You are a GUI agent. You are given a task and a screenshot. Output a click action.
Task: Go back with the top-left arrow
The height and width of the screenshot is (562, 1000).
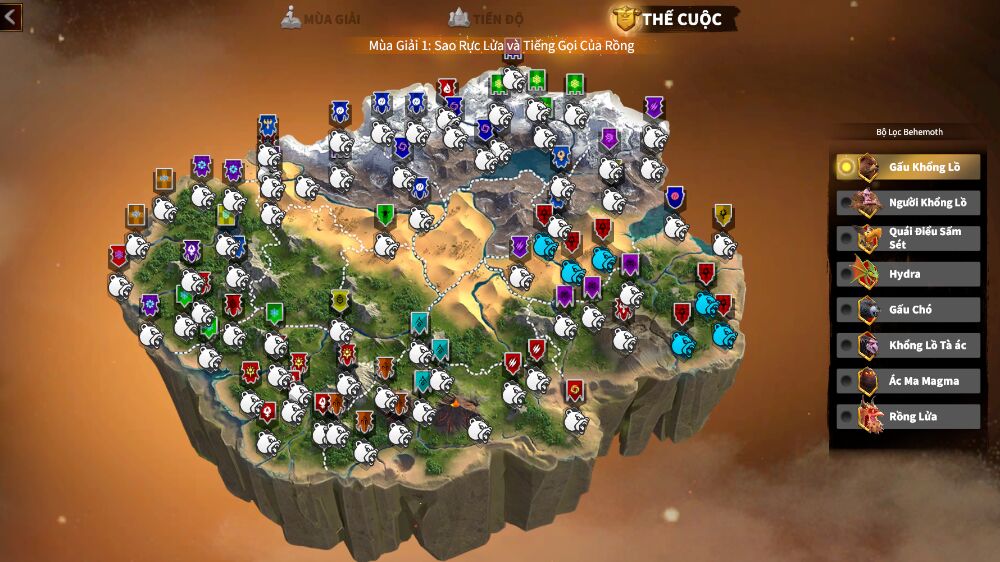[11, 17]
